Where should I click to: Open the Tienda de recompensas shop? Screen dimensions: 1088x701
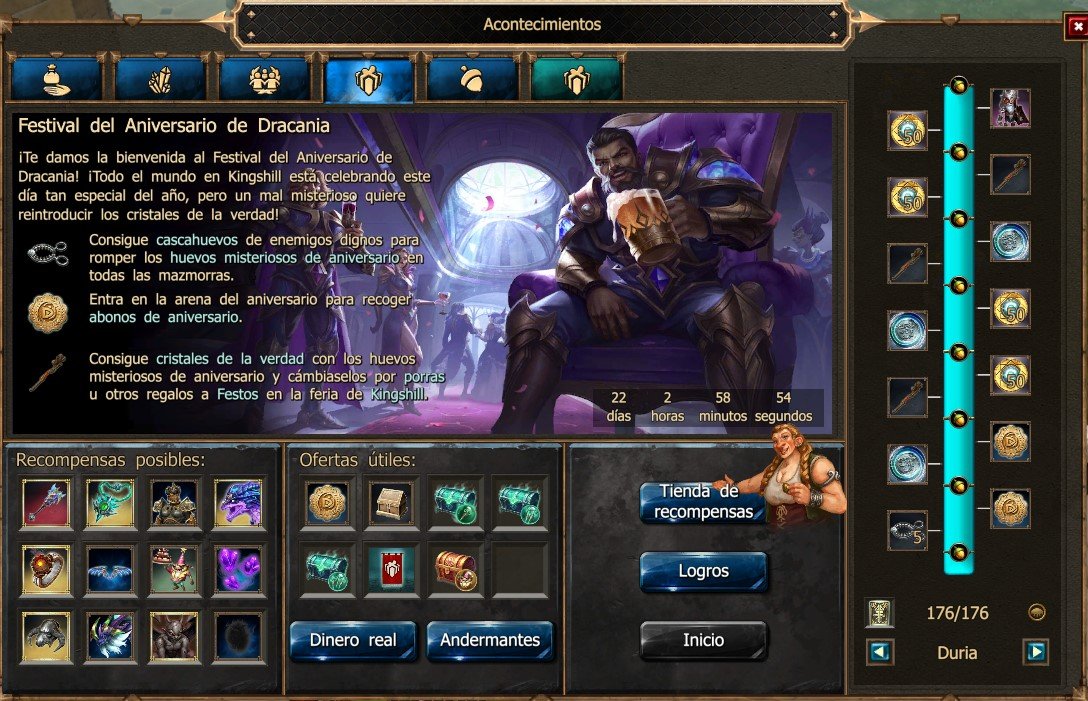click(x=703, y=502)
